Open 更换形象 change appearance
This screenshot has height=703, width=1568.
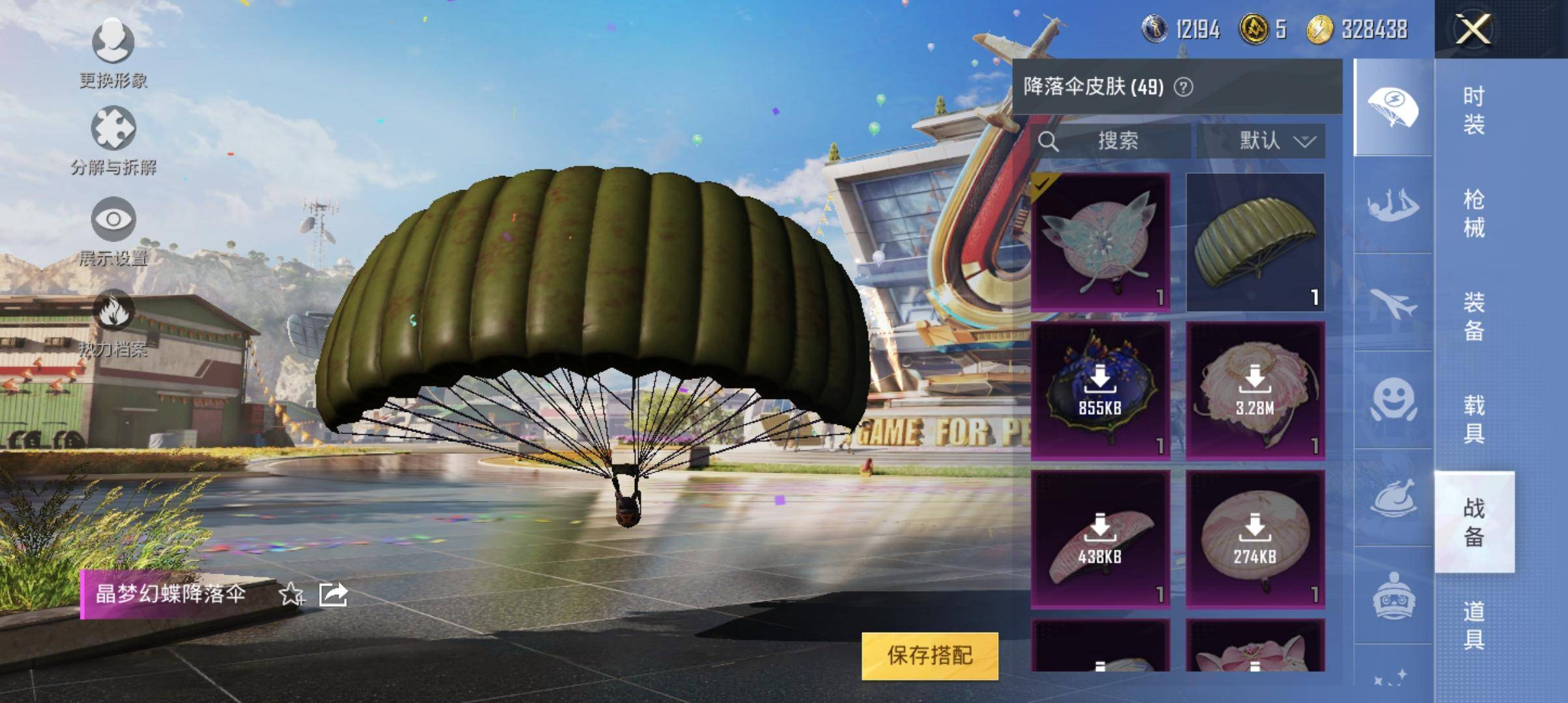pos(113,53)
